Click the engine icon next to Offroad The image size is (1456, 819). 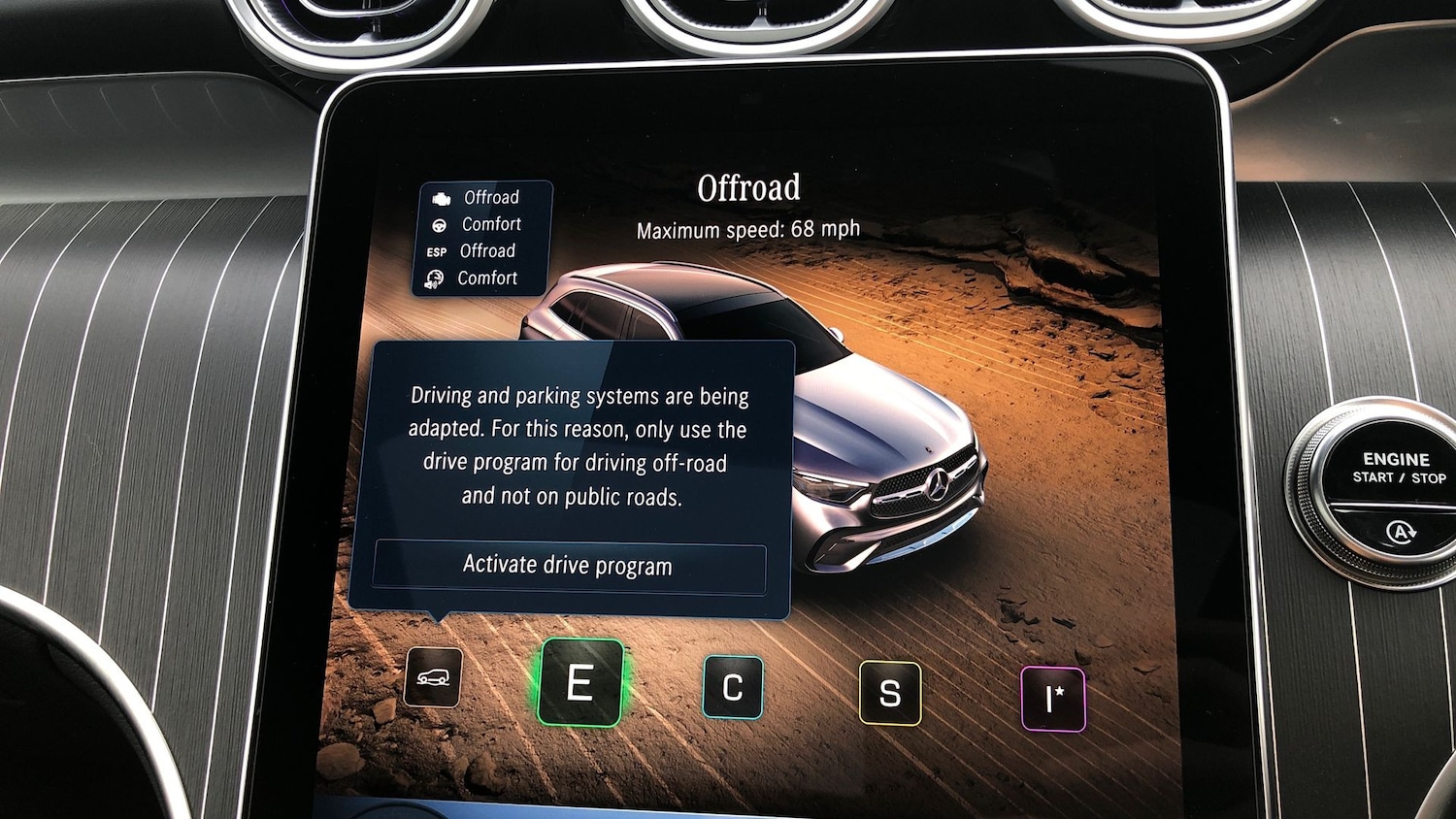click(442, 197)
